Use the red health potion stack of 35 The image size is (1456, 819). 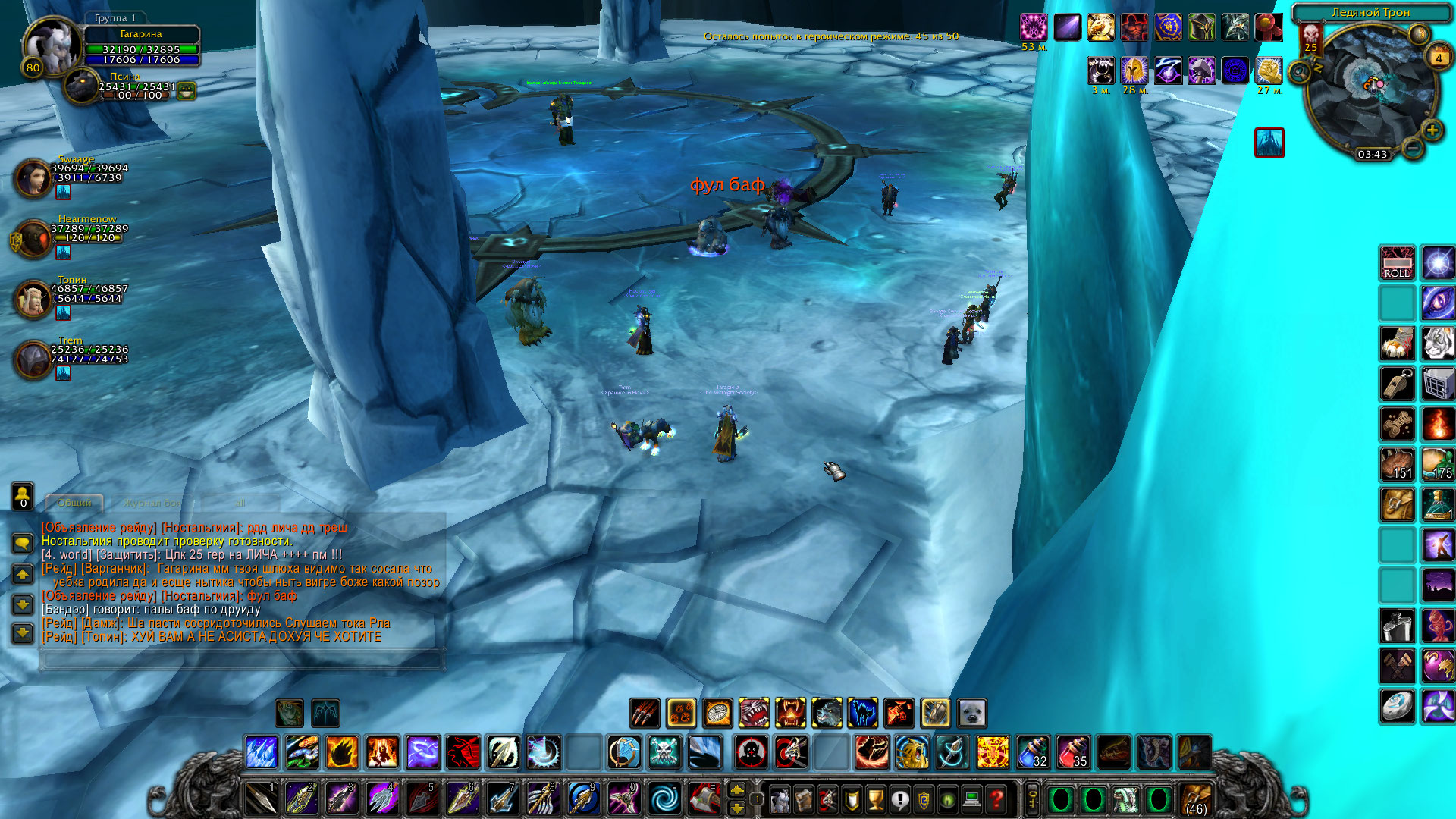pos(1073,752)
